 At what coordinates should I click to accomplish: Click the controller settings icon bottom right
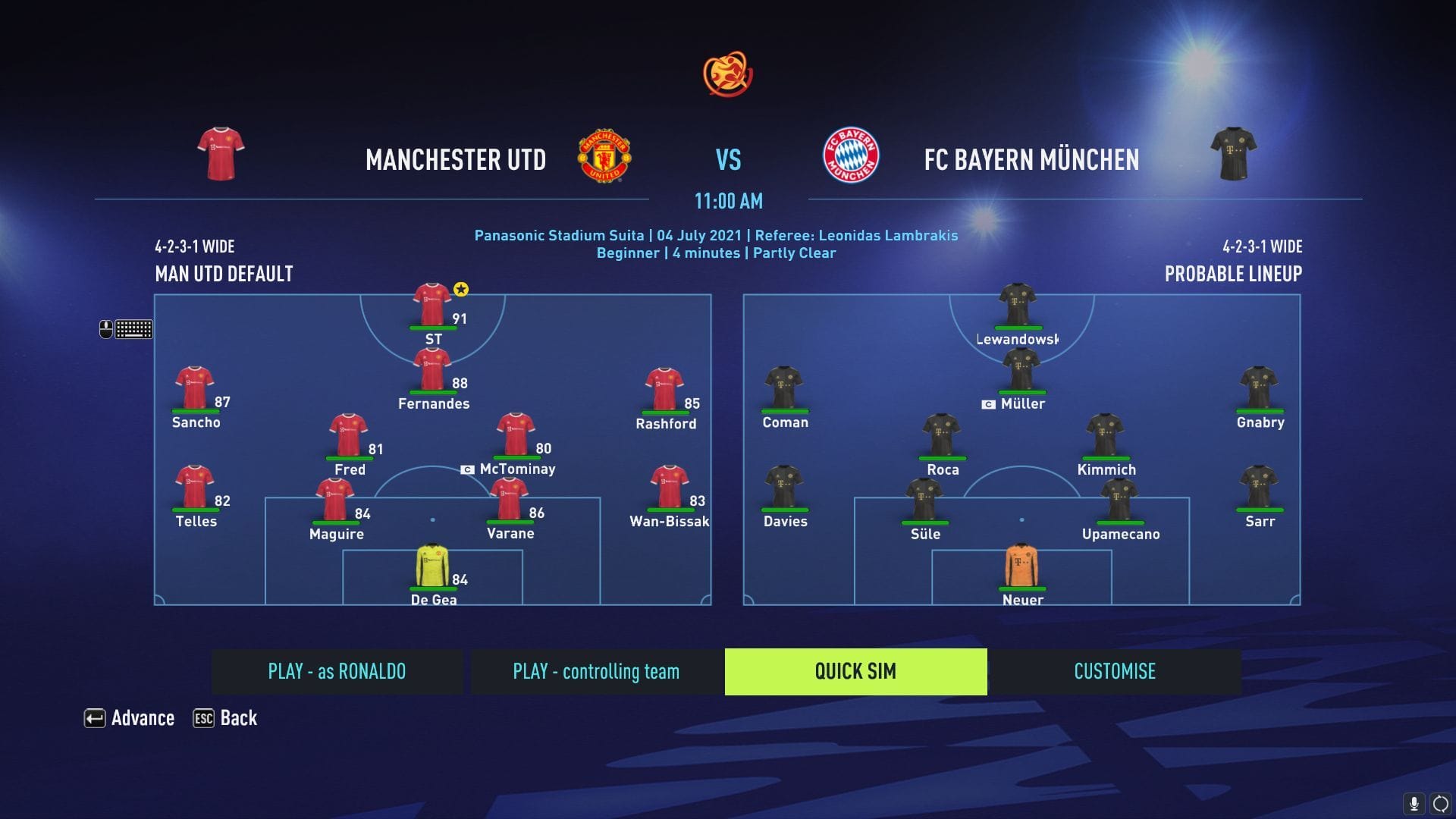point(1440,802)
